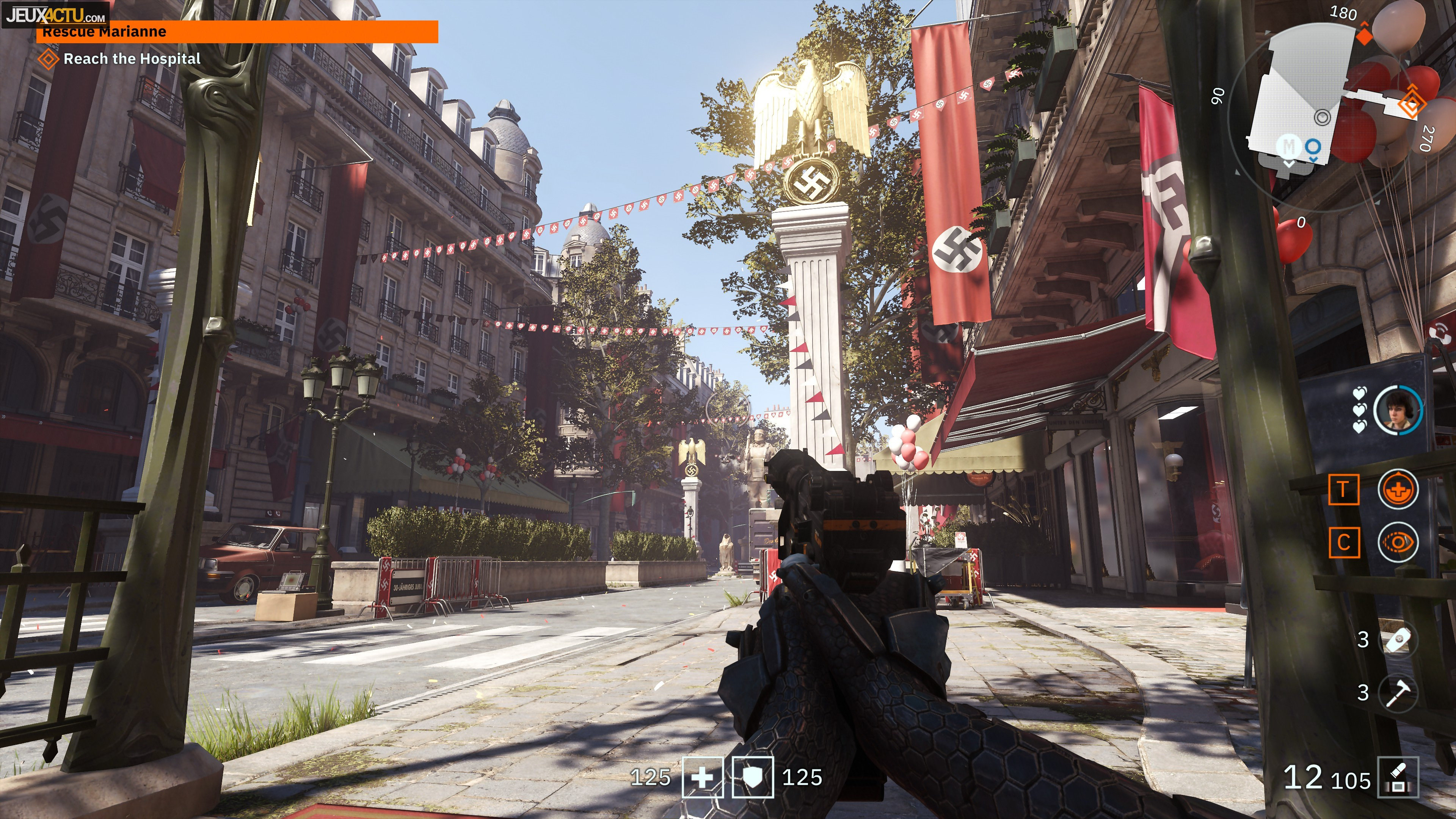Click the Reach the Hospital objective

tap(131, 59)
